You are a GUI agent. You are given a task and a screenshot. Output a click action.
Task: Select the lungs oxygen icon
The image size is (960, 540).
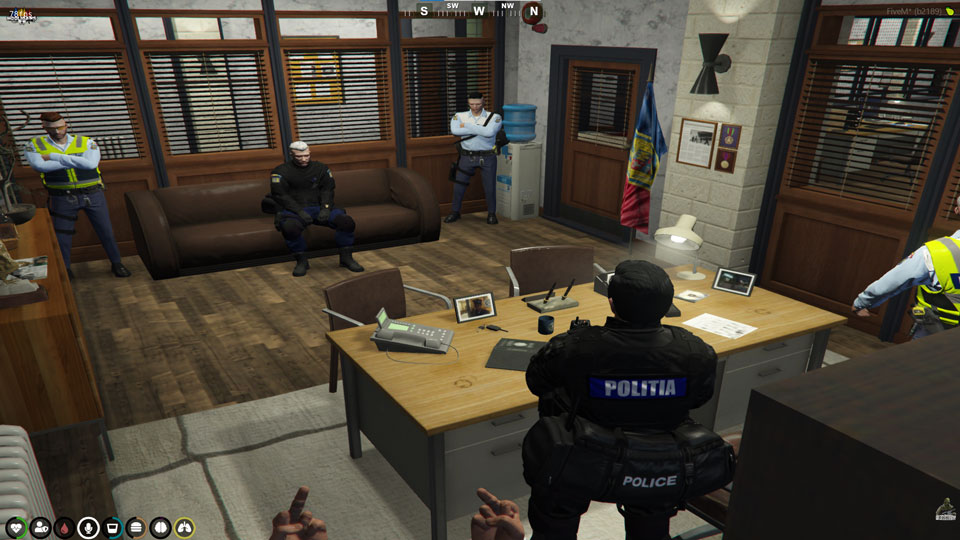coord(184,527)
